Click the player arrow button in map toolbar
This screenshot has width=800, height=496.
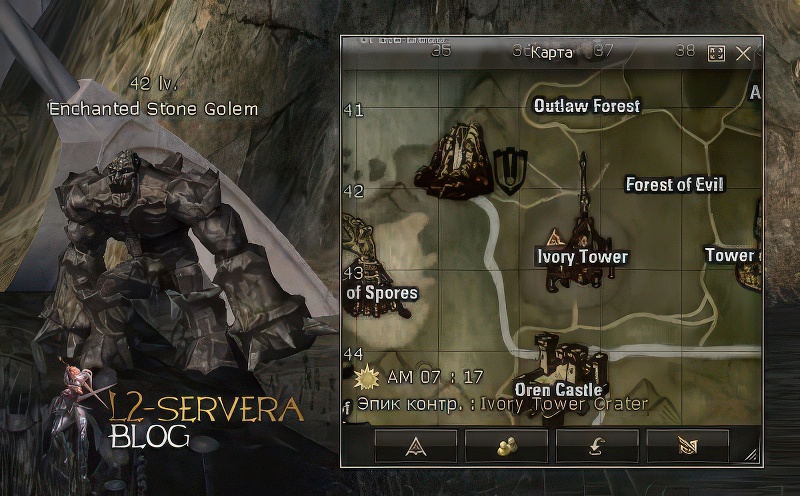416,446
